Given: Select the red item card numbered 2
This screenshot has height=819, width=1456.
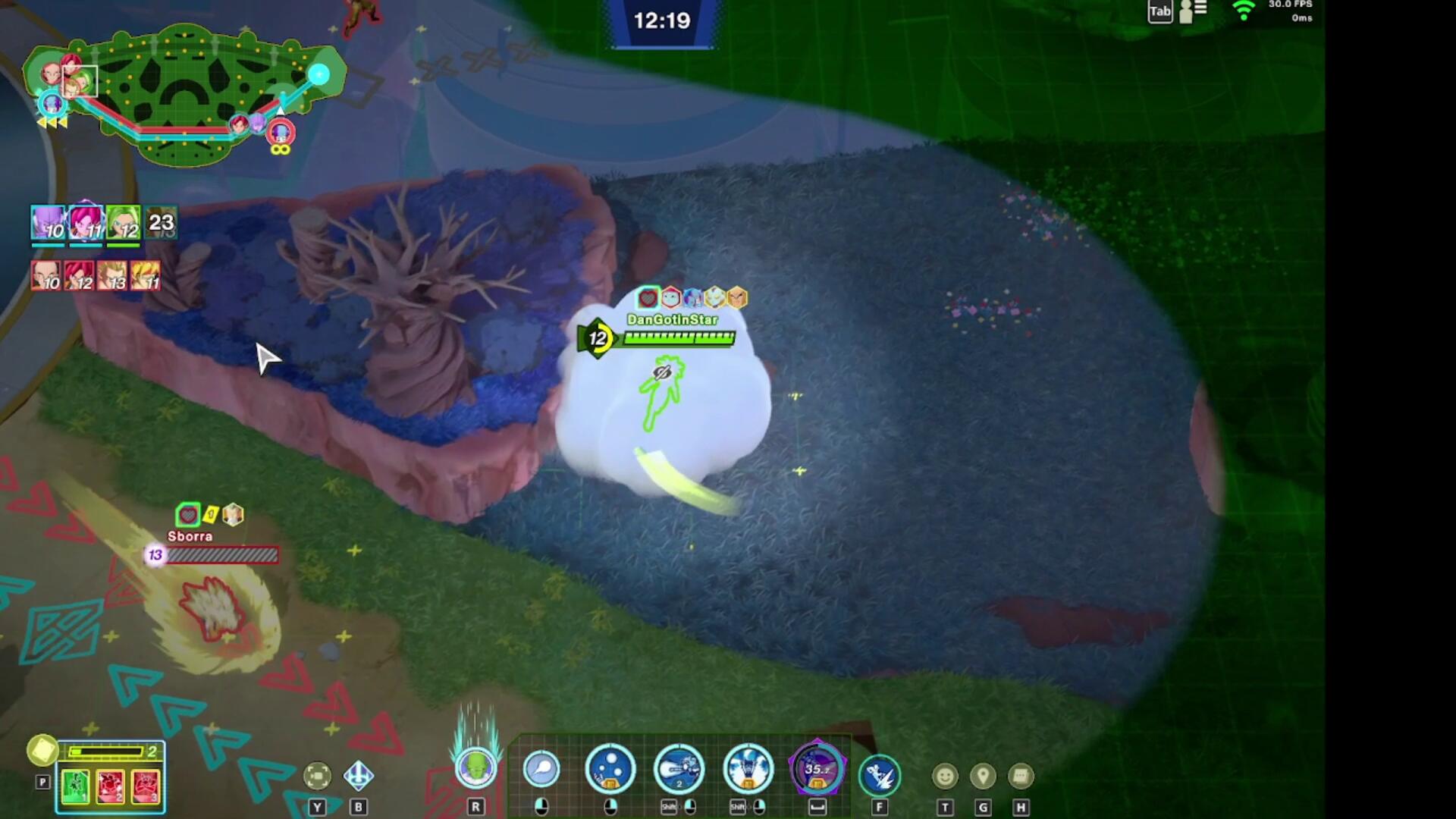Looking at the screenshot, I should point(111,786).
